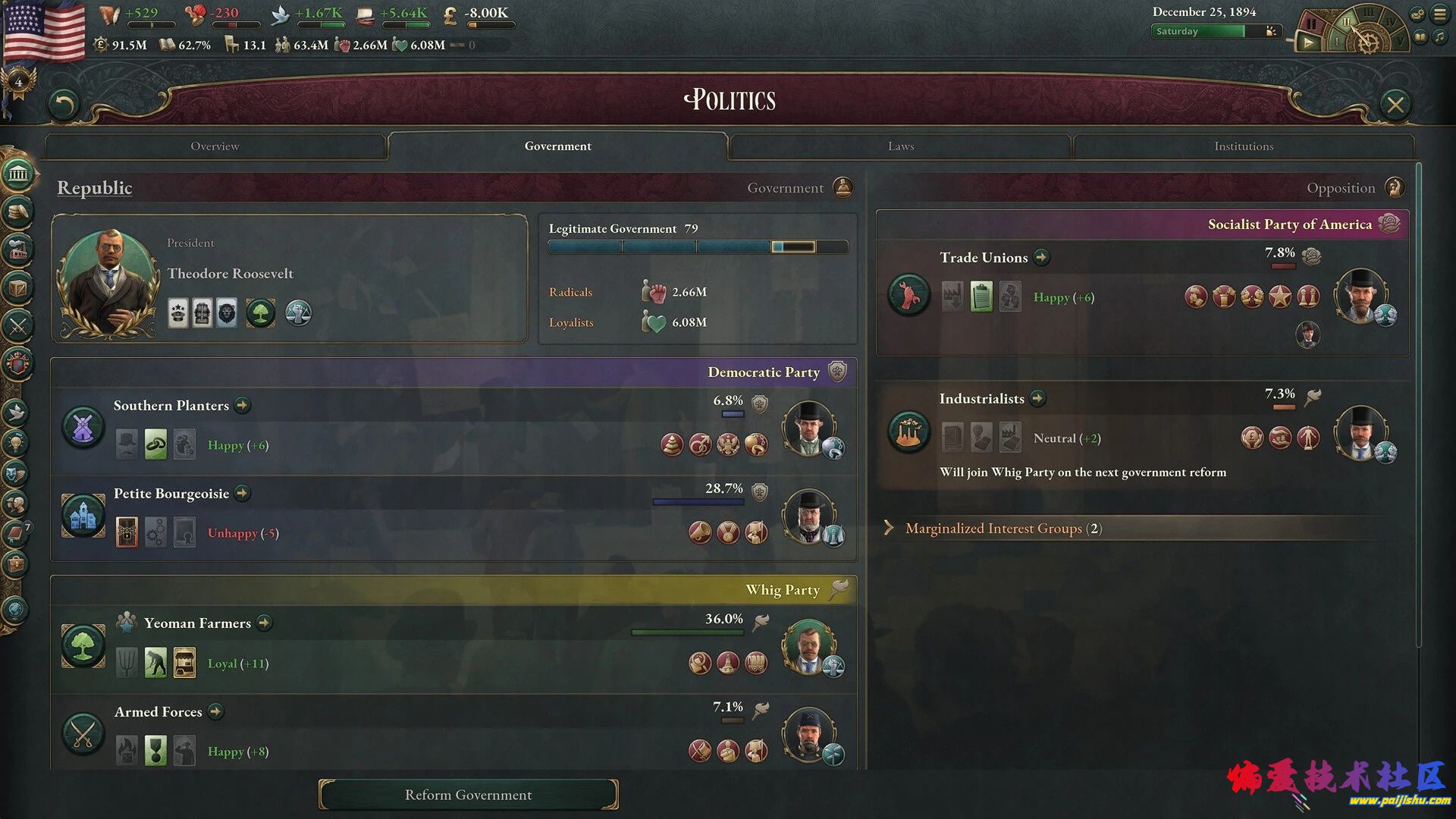Open Southern Planters details arrow
Viewport: 1456px width, 819px height.
click(243, 406)
